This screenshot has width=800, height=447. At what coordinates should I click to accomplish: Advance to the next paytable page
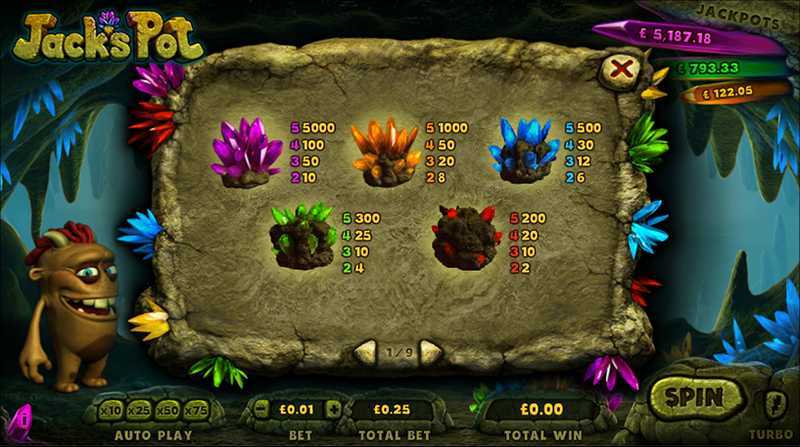tap(430, 351)
